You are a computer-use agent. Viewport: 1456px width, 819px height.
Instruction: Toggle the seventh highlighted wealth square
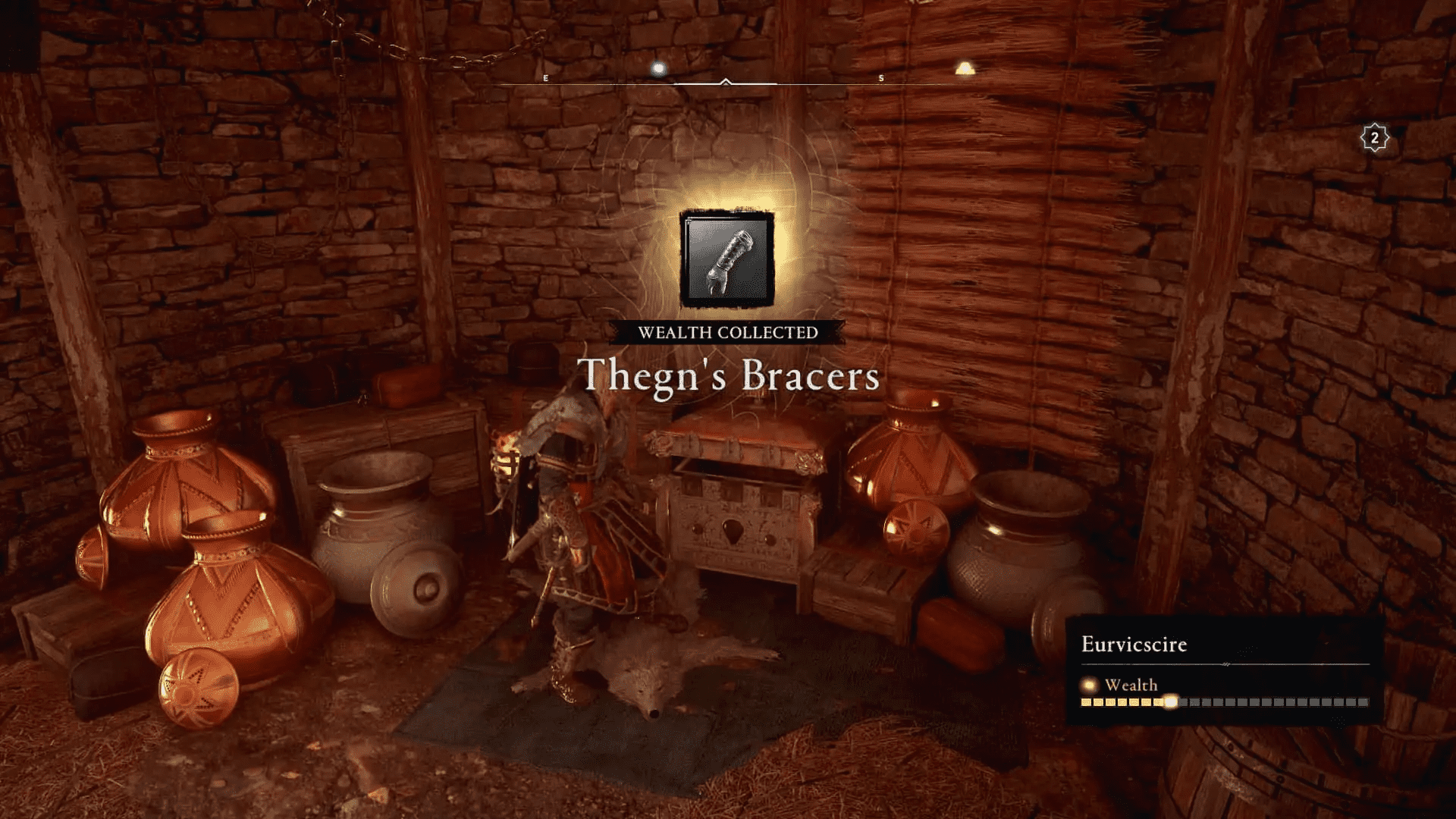(x=1156, y=701)
